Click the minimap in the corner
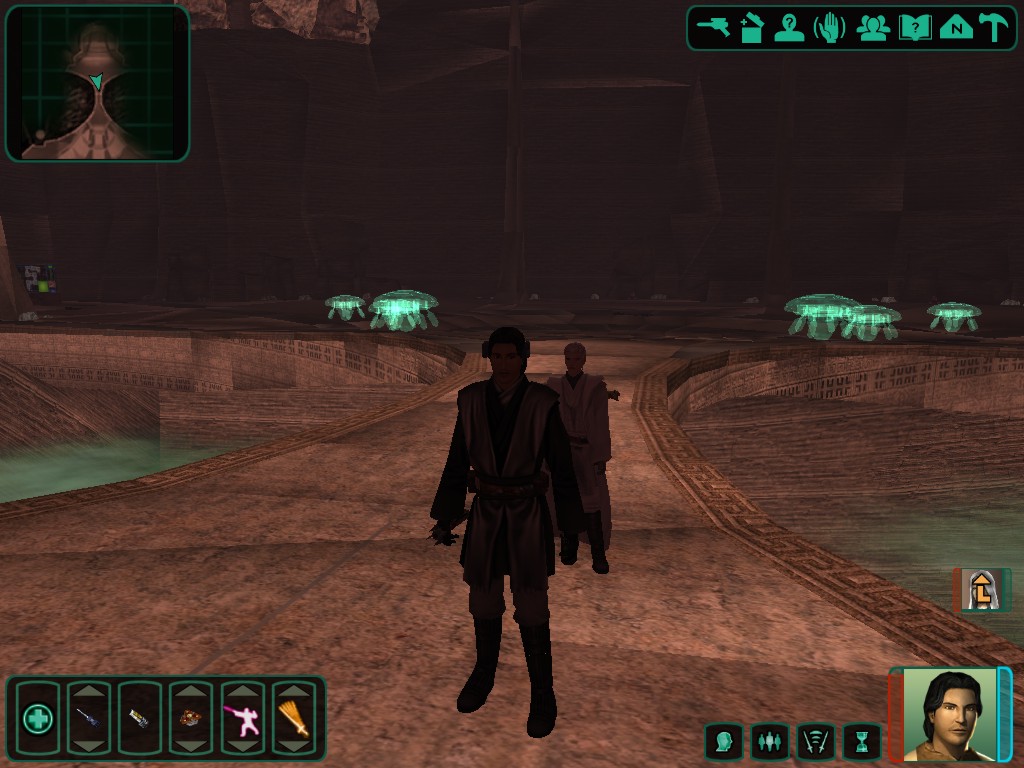The height and width of the screenshot is (768, 1024). pyautogui.click(x=97, y=84)
